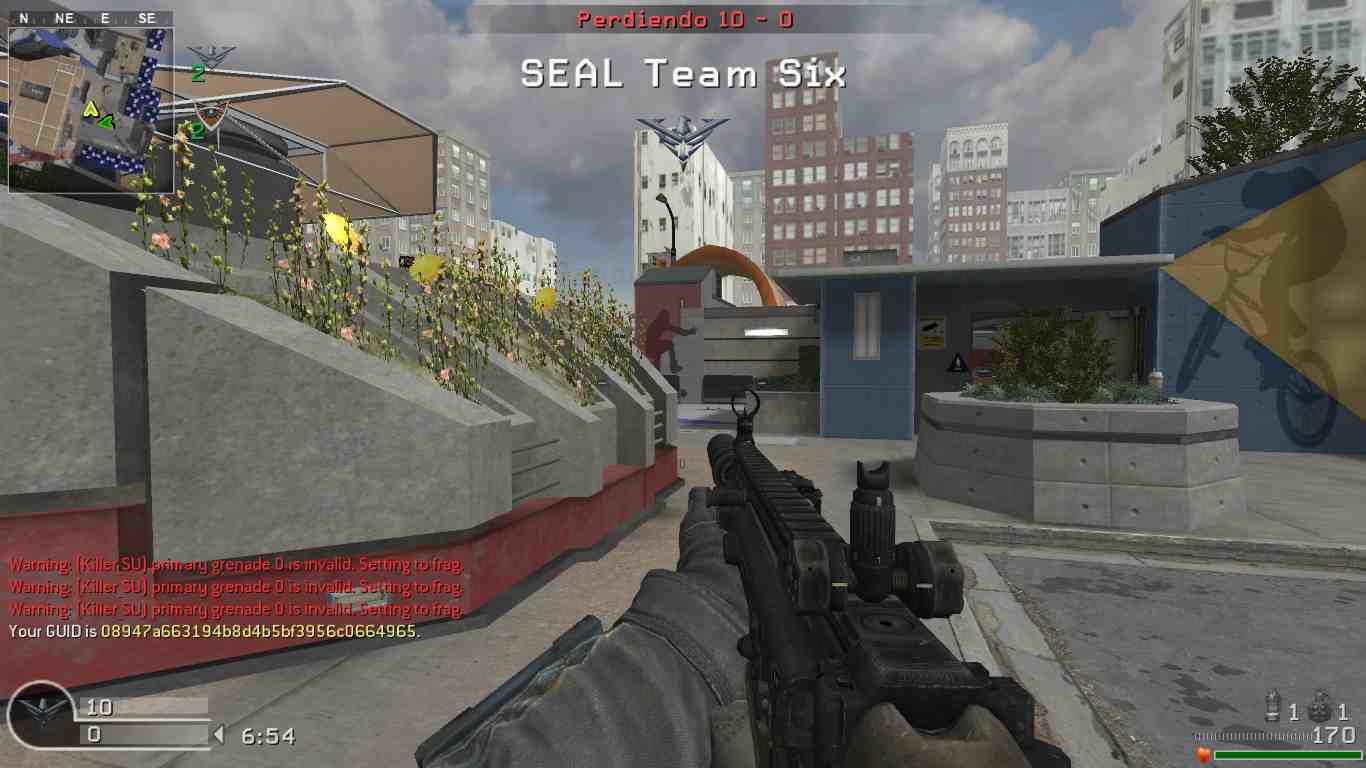Viewport: 1366px width, 768px height.
Task: Click the green teammate arrow on the minimap
Action: tap(105, 123)
